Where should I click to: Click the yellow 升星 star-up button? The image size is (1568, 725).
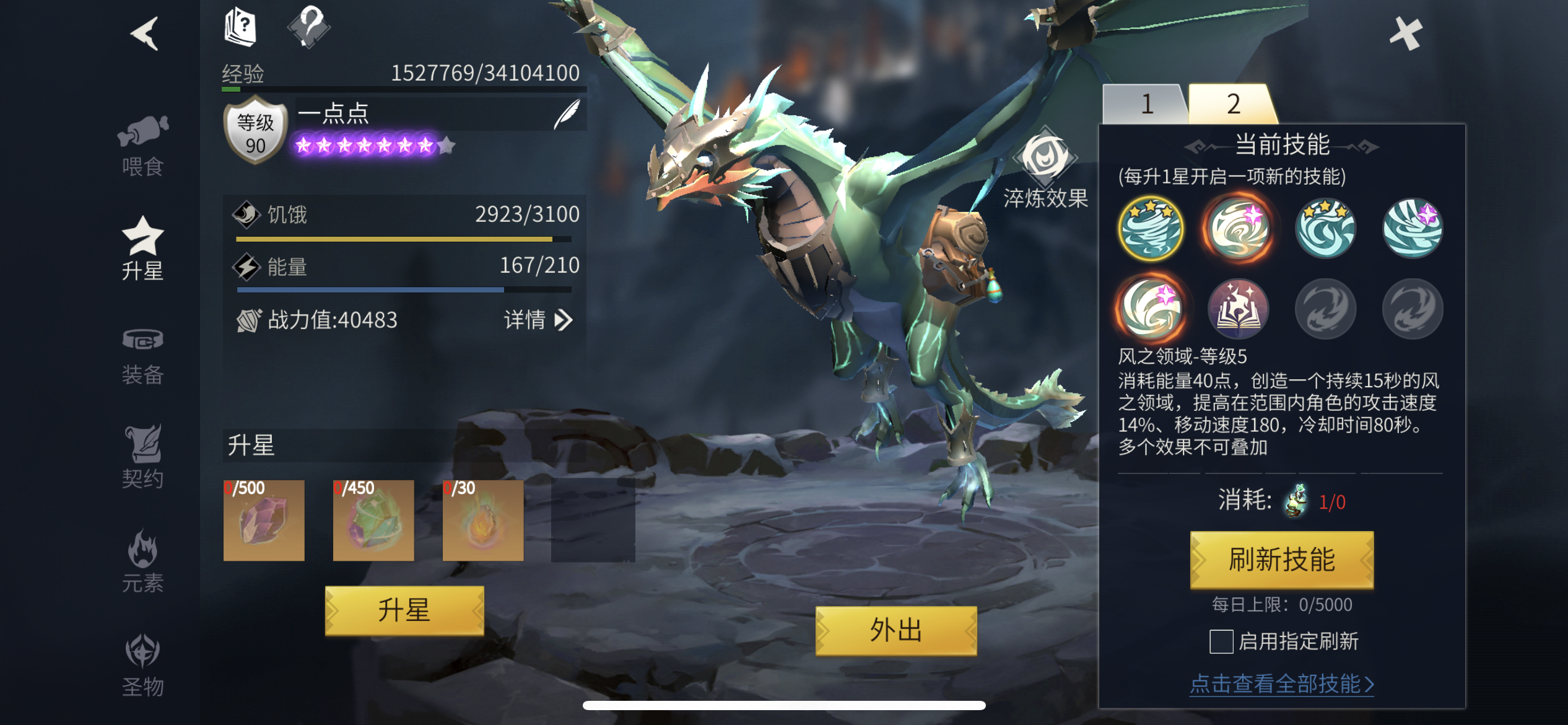coord(404,611)
